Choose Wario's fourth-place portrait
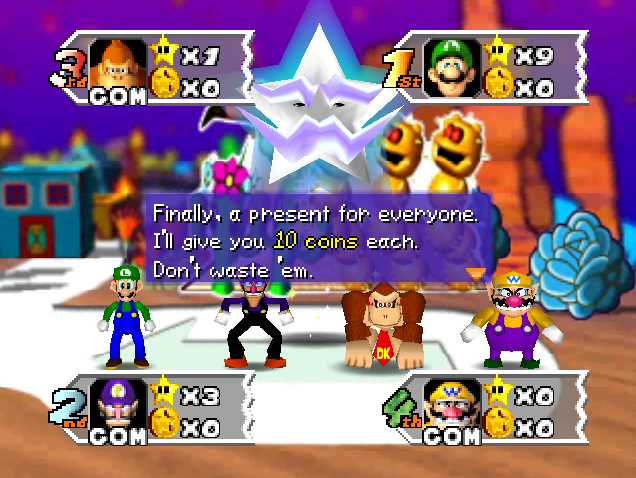636x478 pixels. click(x=450, y=407)
